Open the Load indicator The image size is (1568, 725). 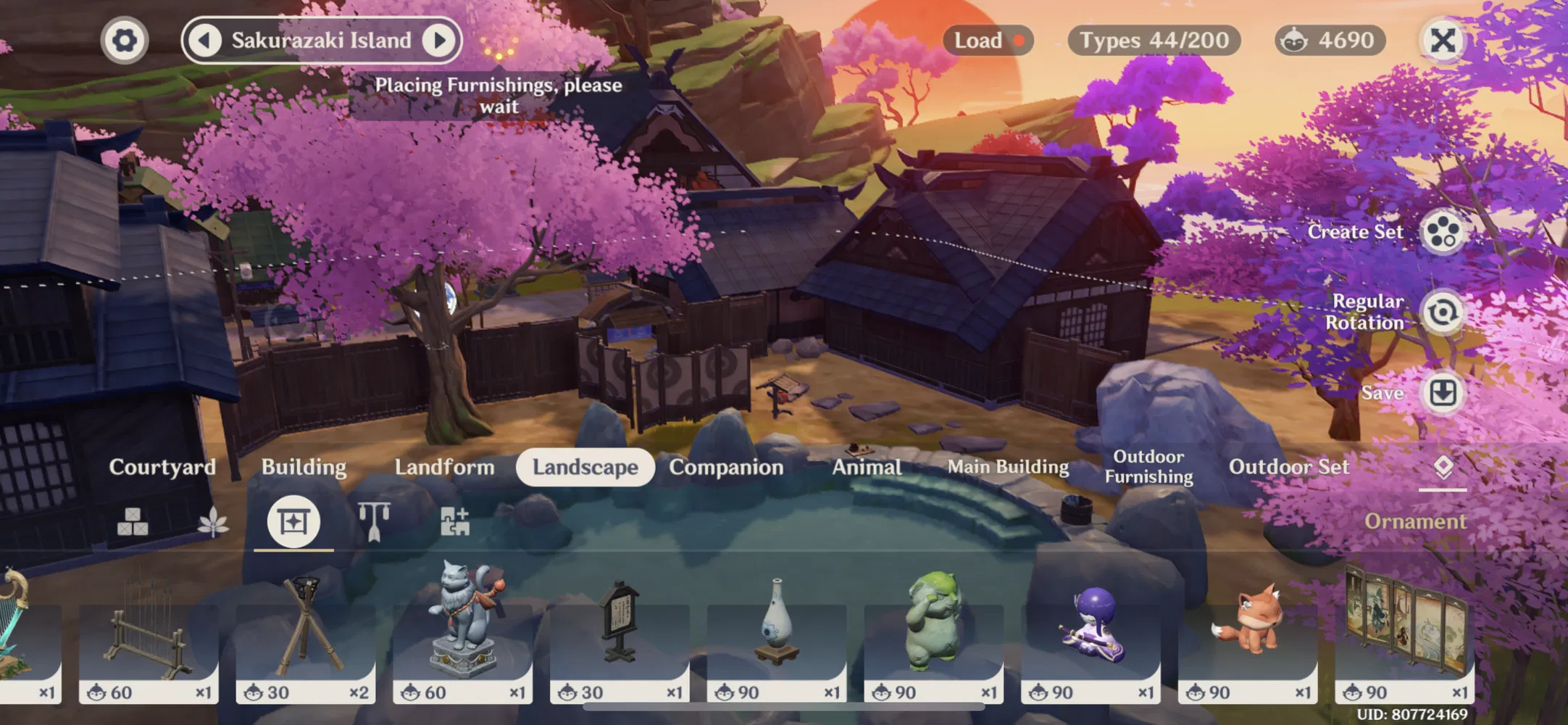coord(988,41)
